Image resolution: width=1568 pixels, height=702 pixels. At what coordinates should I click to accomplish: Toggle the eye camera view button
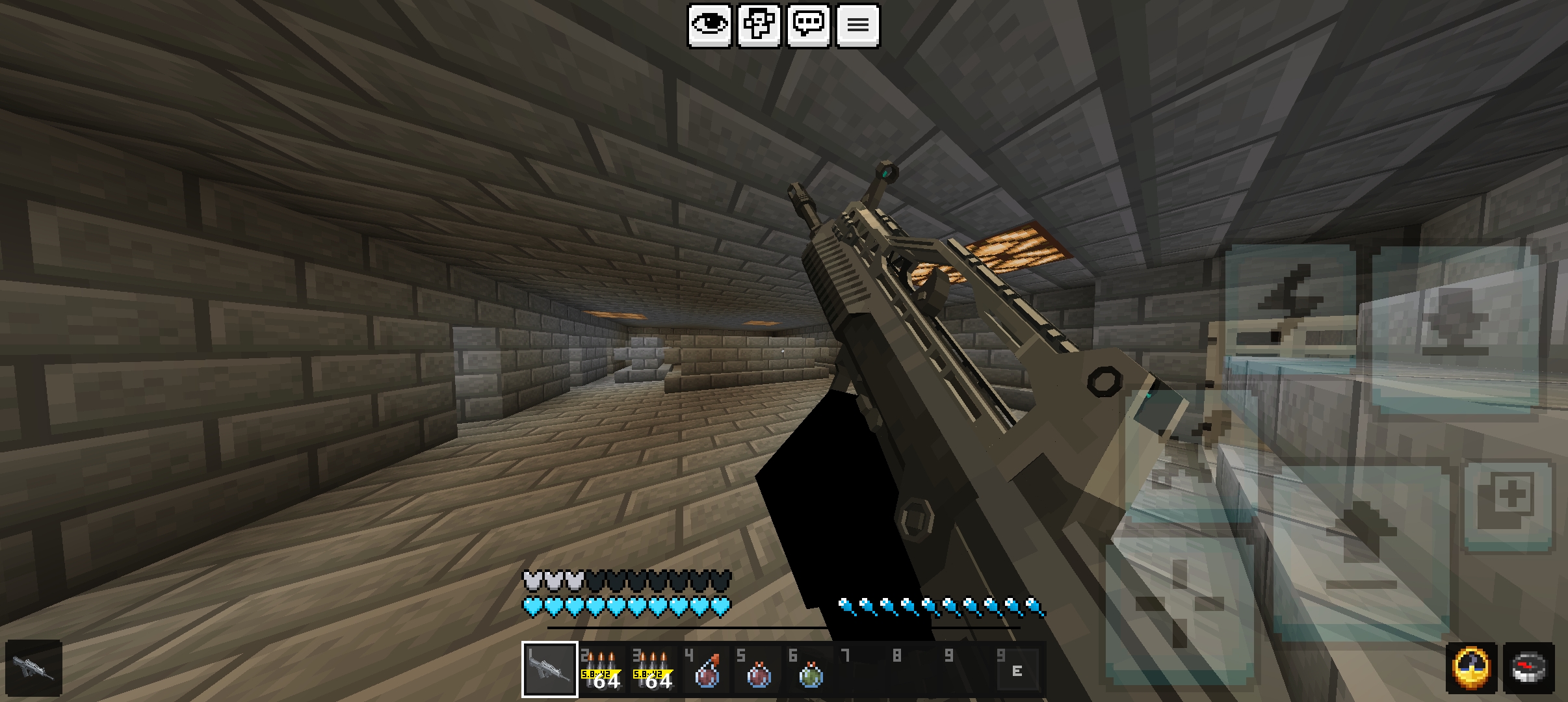[709, 25]
